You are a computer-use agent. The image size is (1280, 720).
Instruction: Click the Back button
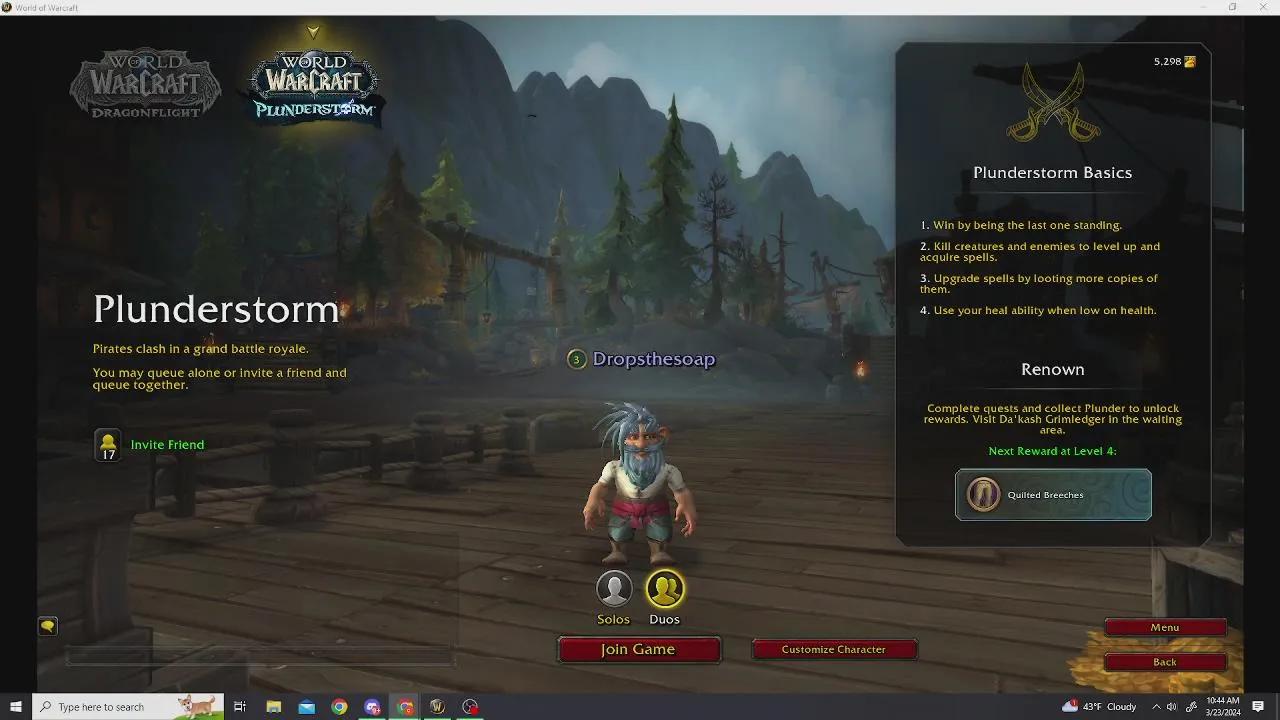(1164, 661)
